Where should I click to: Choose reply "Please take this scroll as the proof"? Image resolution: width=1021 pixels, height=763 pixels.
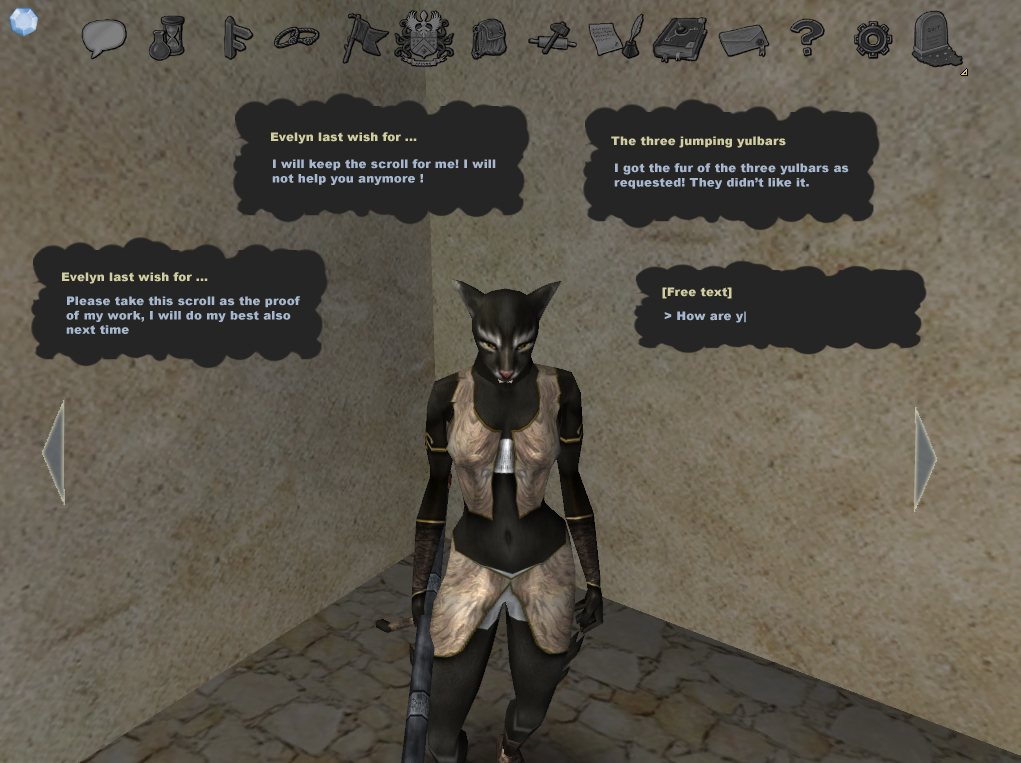(182, 315)
